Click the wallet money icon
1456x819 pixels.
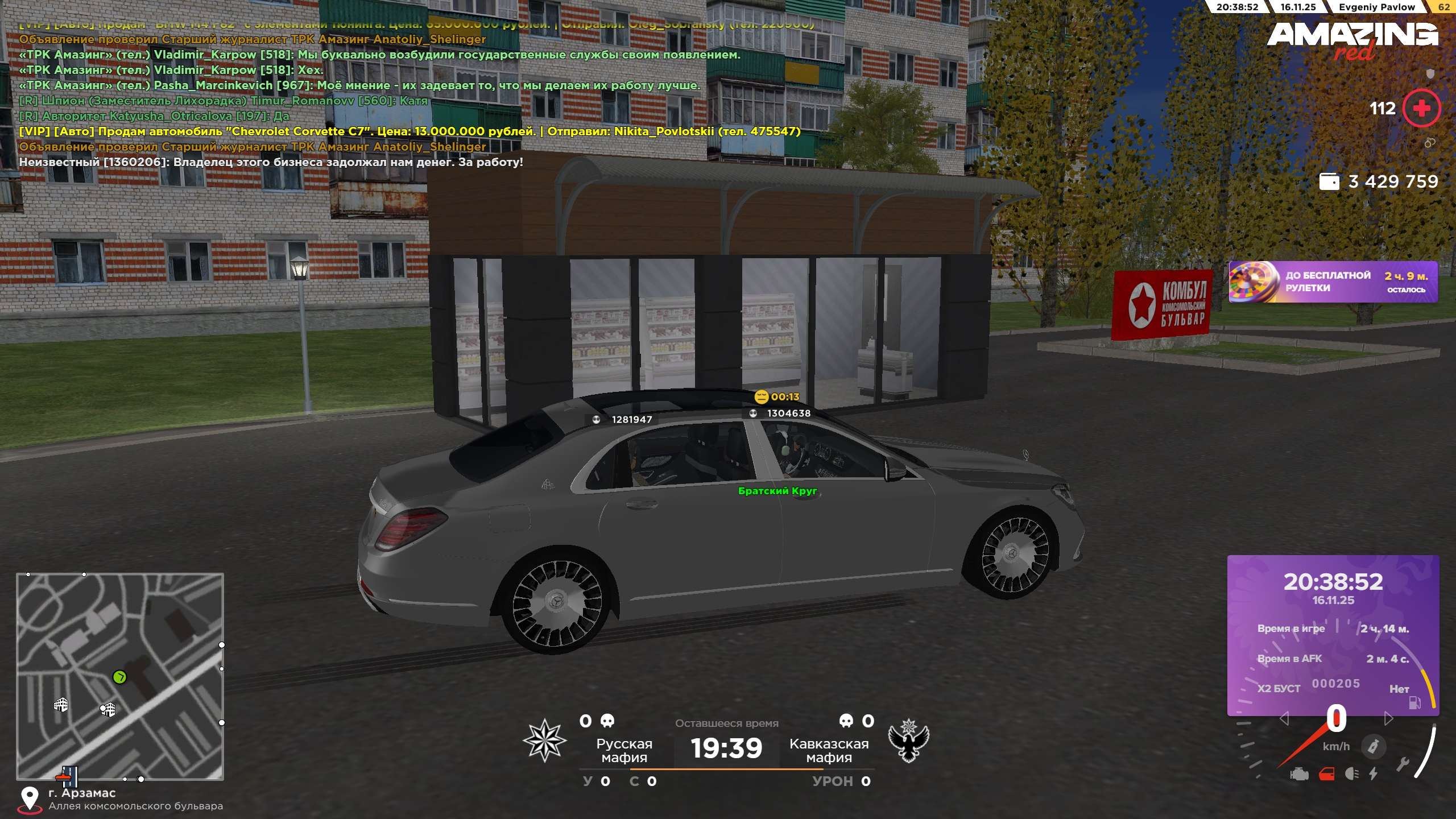point(1329,181)
